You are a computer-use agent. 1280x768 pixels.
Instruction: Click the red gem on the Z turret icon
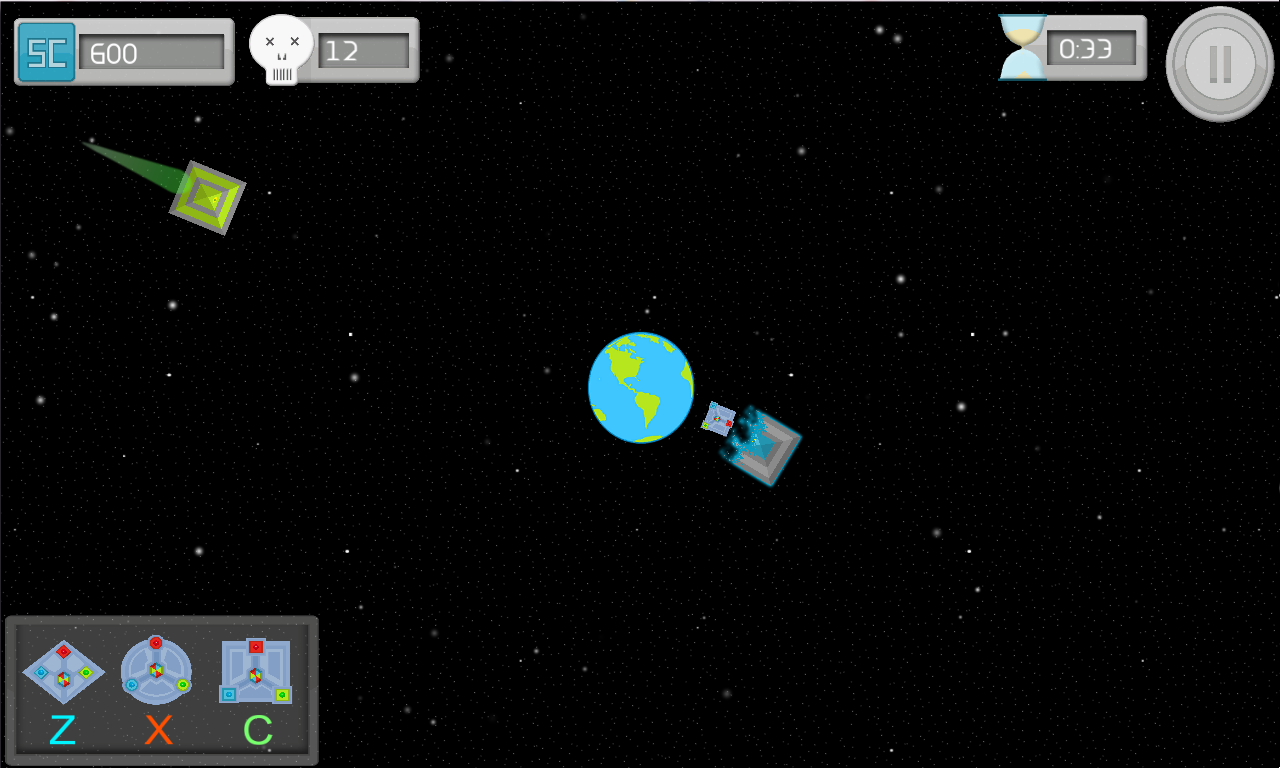[64, 651]
